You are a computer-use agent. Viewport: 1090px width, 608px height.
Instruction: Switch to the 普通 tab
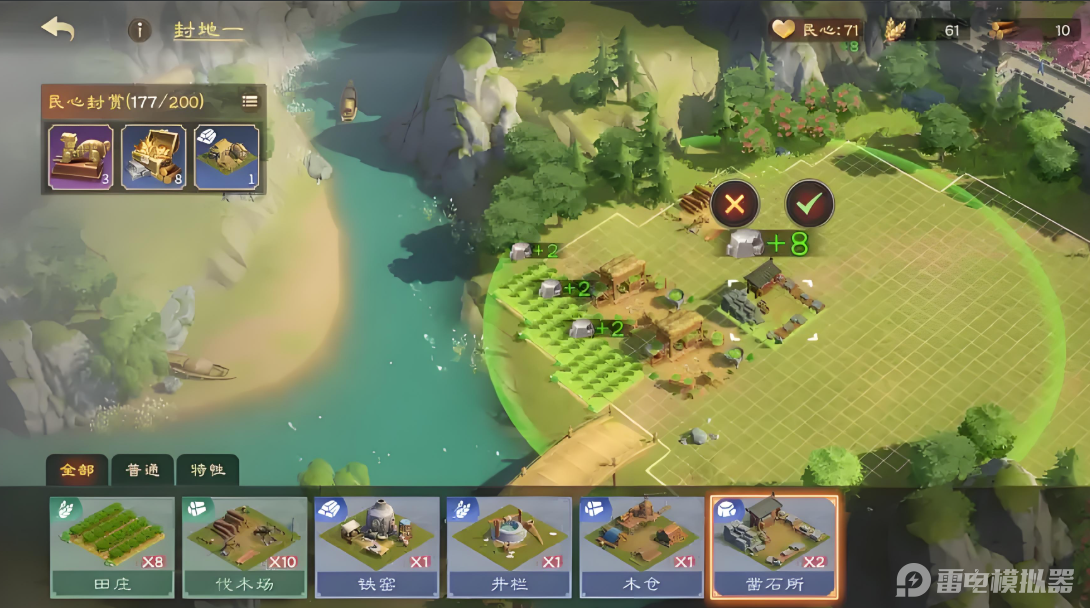[x=142, y=470]
